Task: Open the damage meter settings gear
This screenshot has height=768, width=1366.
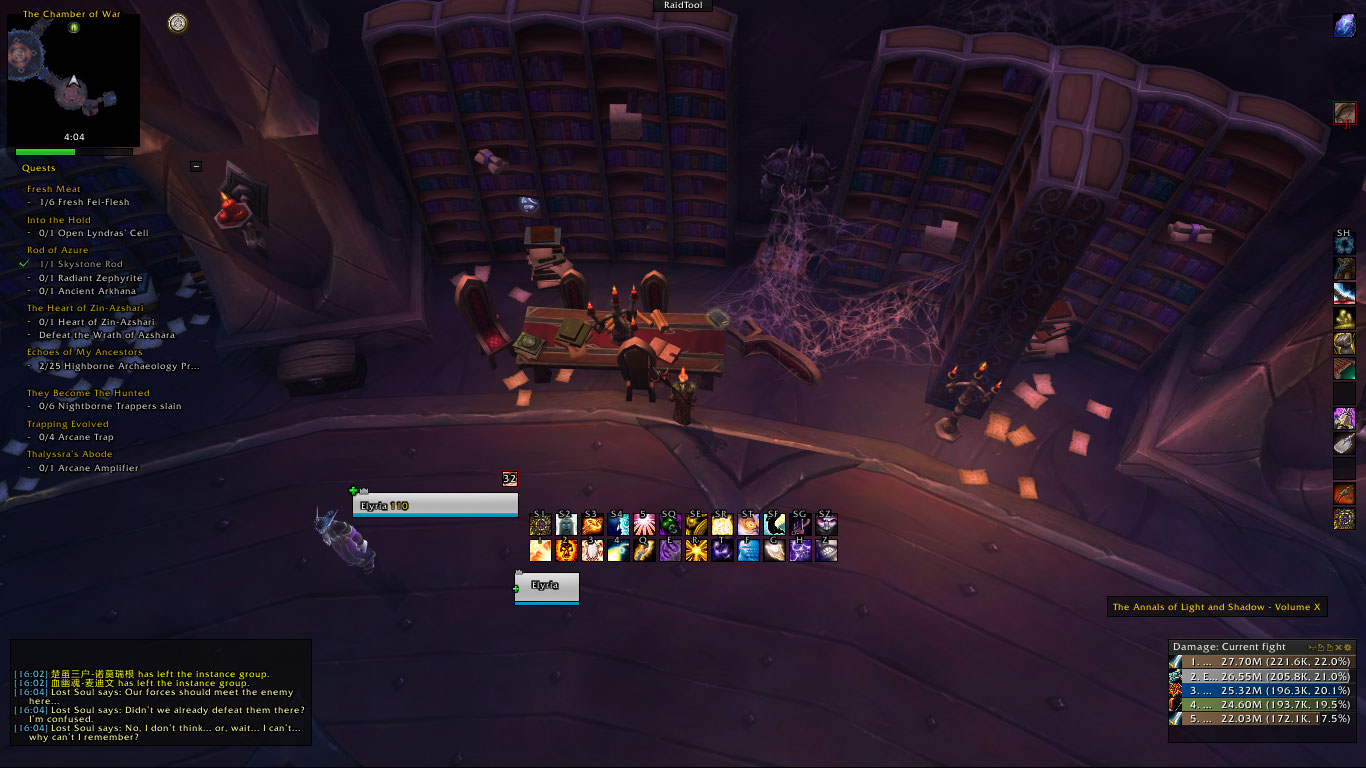Action: tap(1347, 647)
